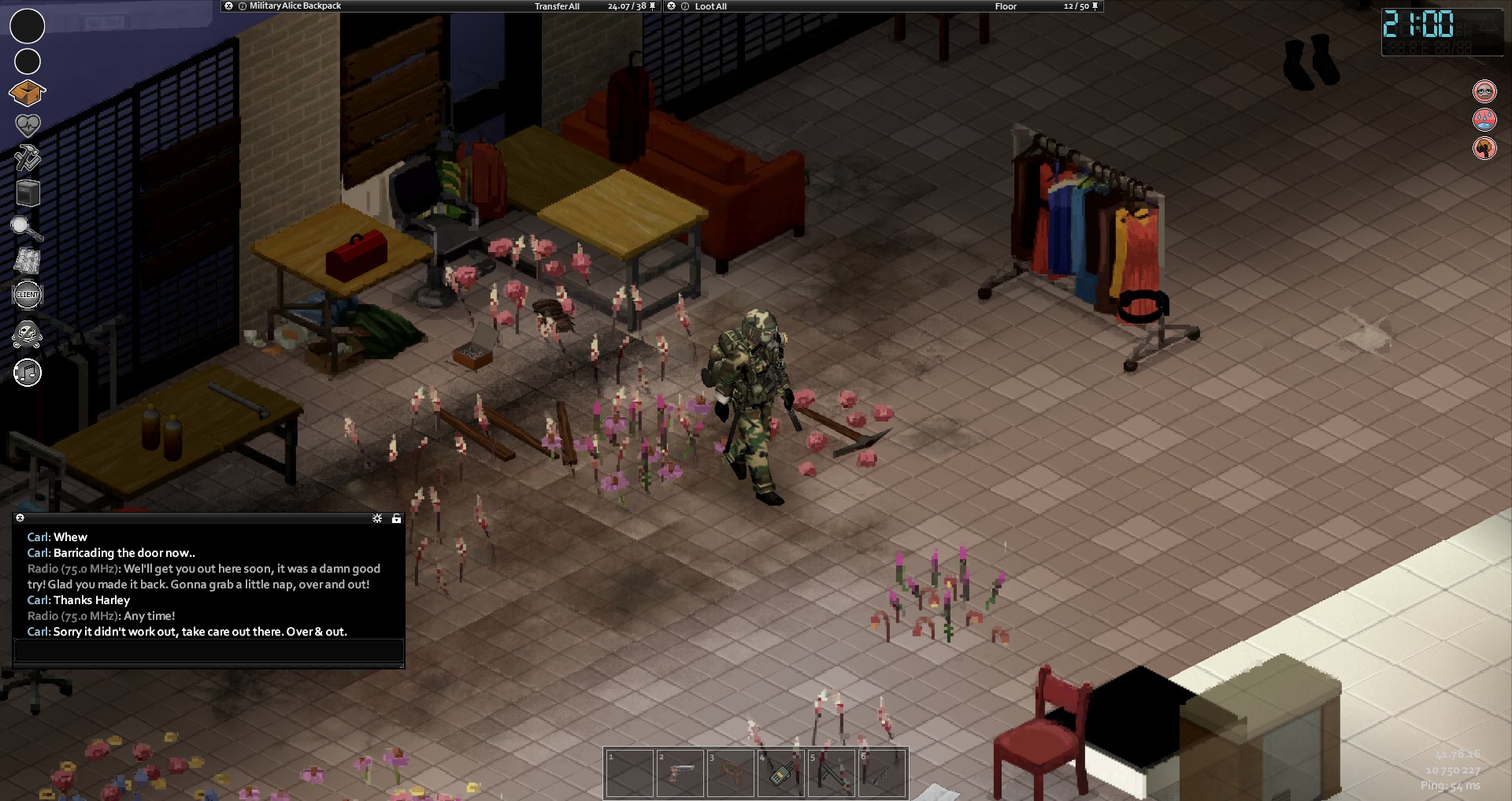Screen dimensions: 1512x801
Task: Click the furniture move icon
Action: (28, 193)
